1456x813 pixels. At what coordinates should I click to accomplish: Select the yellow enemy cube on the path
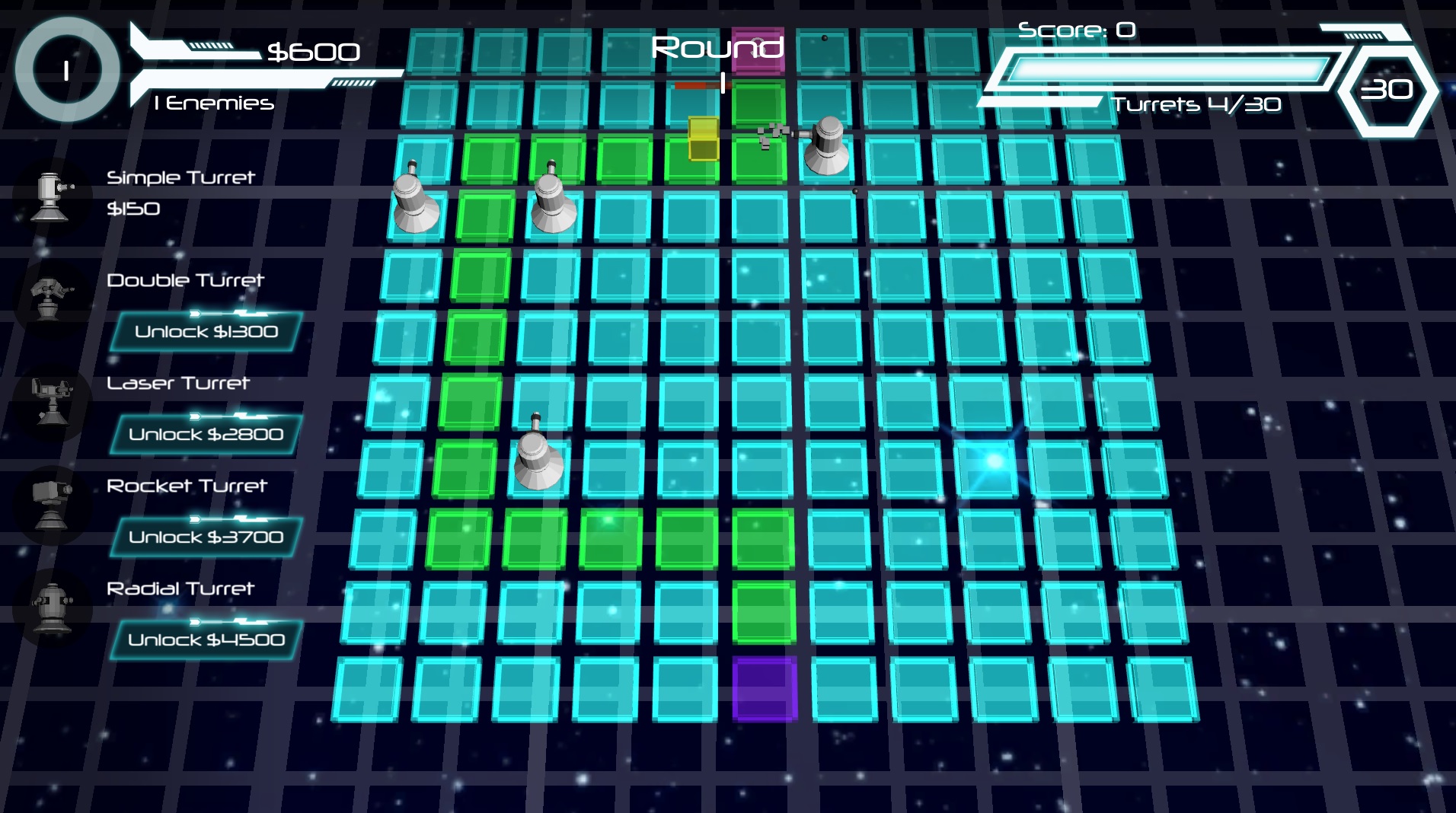pyautogui.click(x=703, y=139)
